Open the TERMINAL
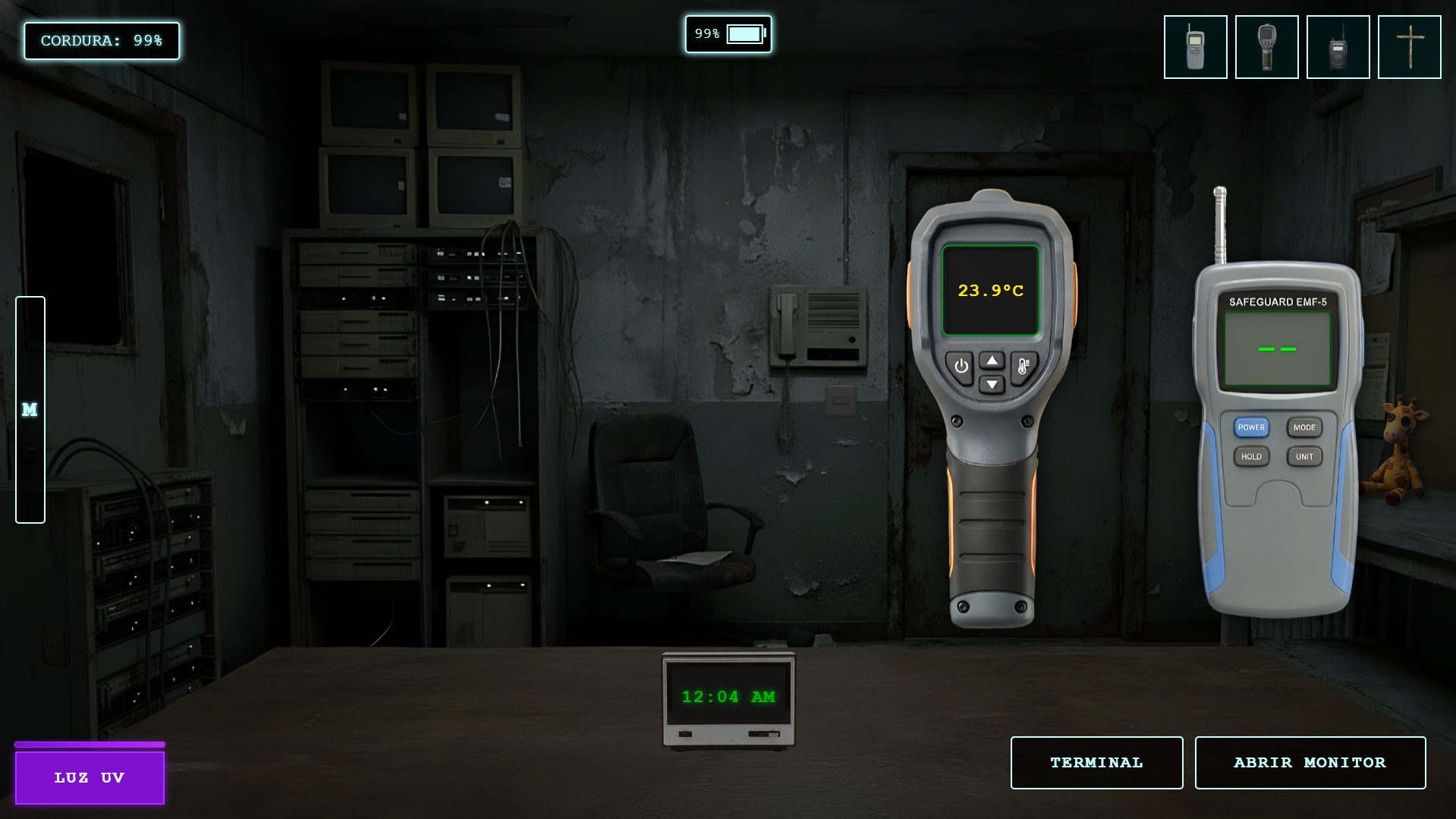 coord(1096,762)
